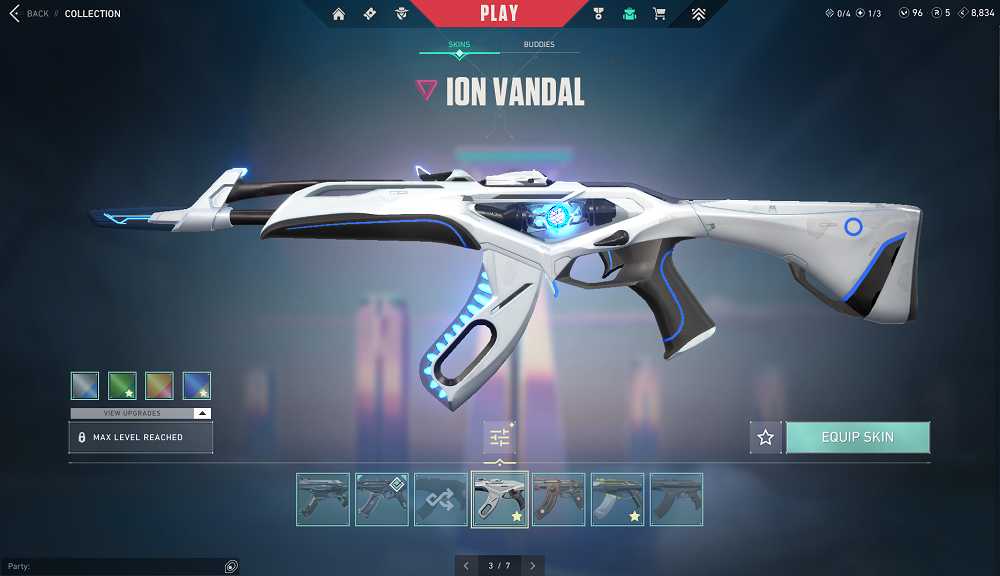Click the red PLAY button
Viewport: 1000px width, 576px height.
499,14
